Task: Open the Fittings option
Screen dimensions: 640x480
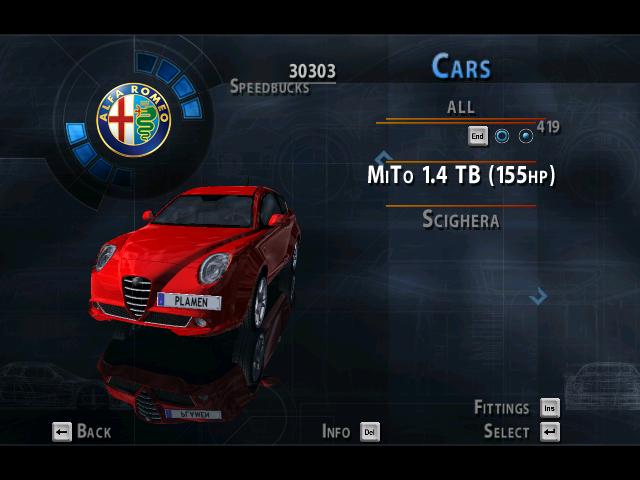Action: pyautogui.click(x=516, y=408)
